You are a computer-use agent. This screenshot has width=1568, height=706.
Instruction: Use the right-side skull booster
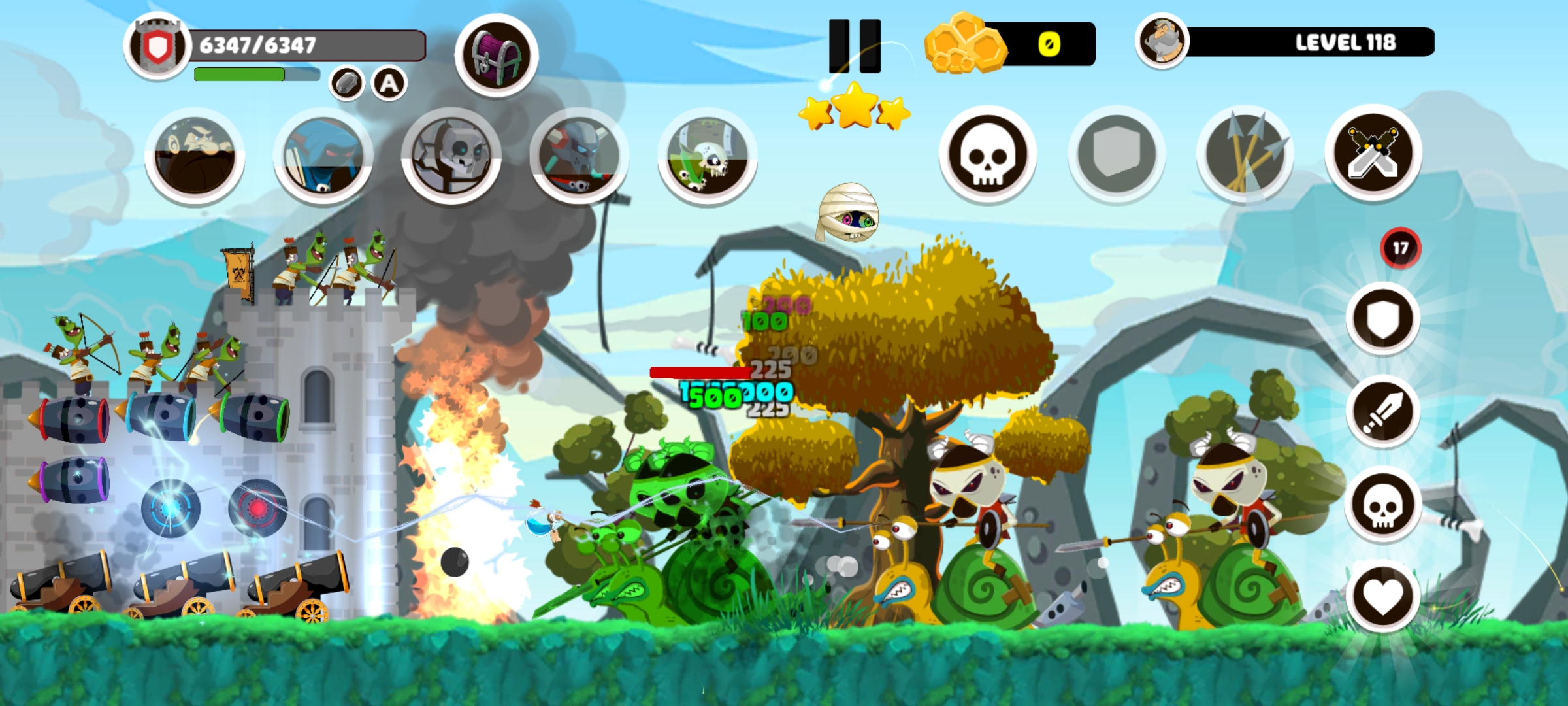pyautogui.click(x=1382, y=505)
